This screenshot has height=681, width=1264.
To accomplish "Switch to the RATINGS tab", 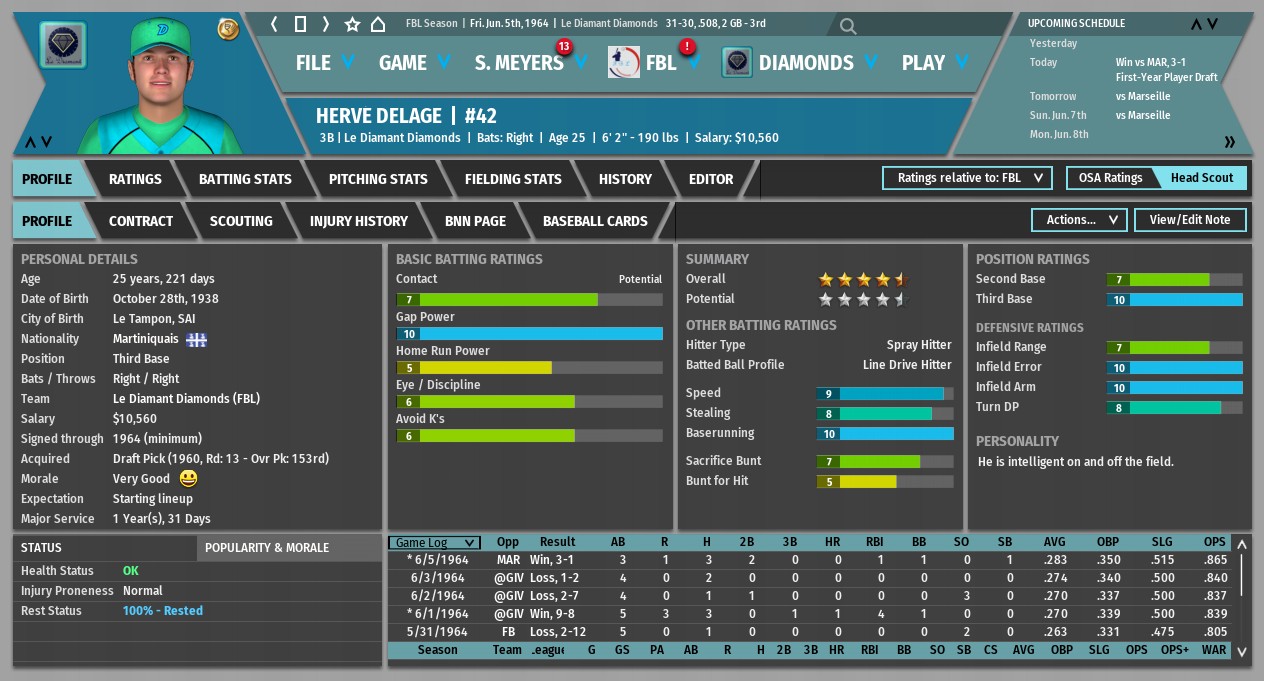I will tap(135, 179).
